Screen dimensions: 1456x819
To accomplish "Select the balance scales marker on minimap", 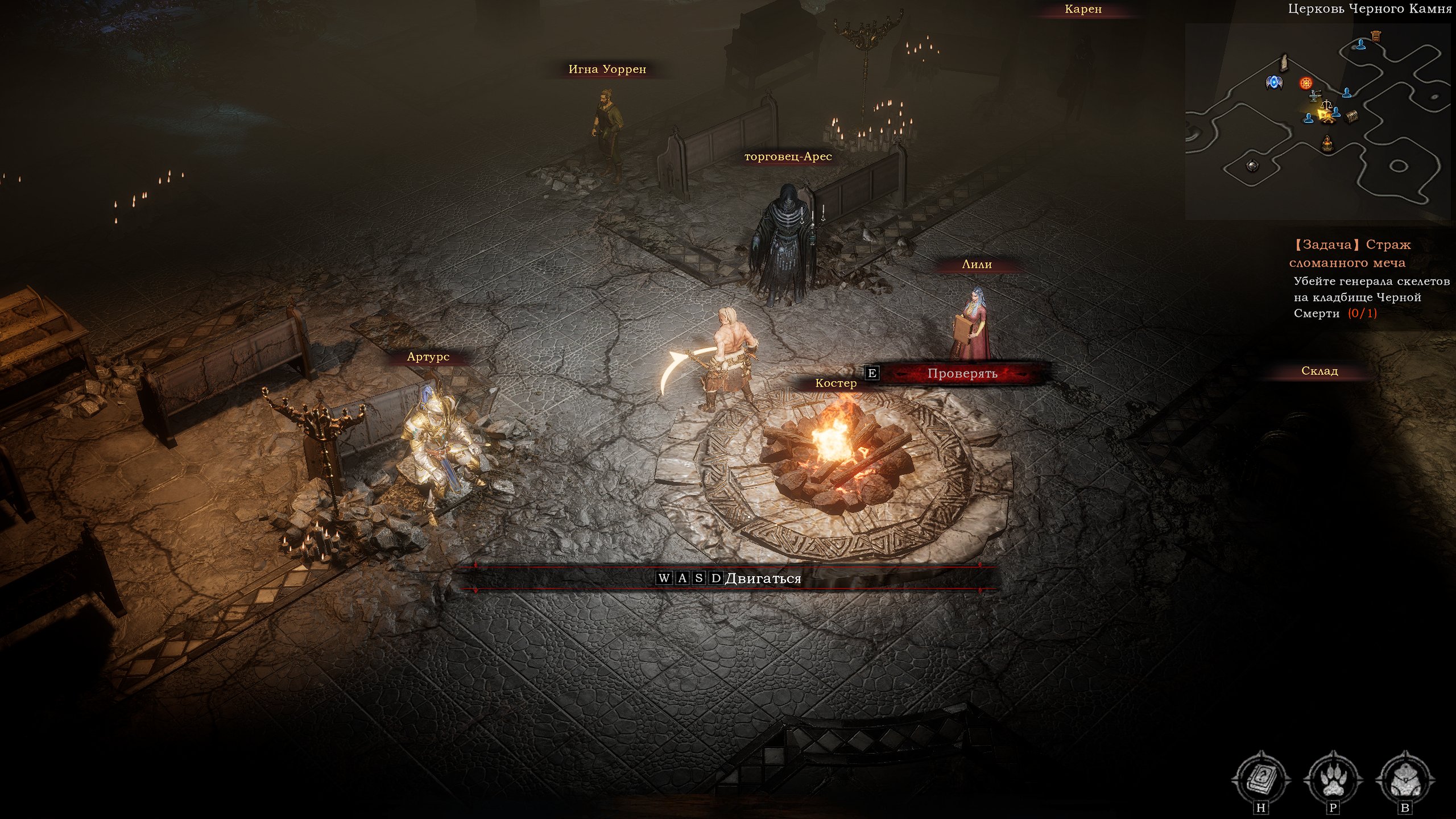I will pos(1326,105).
